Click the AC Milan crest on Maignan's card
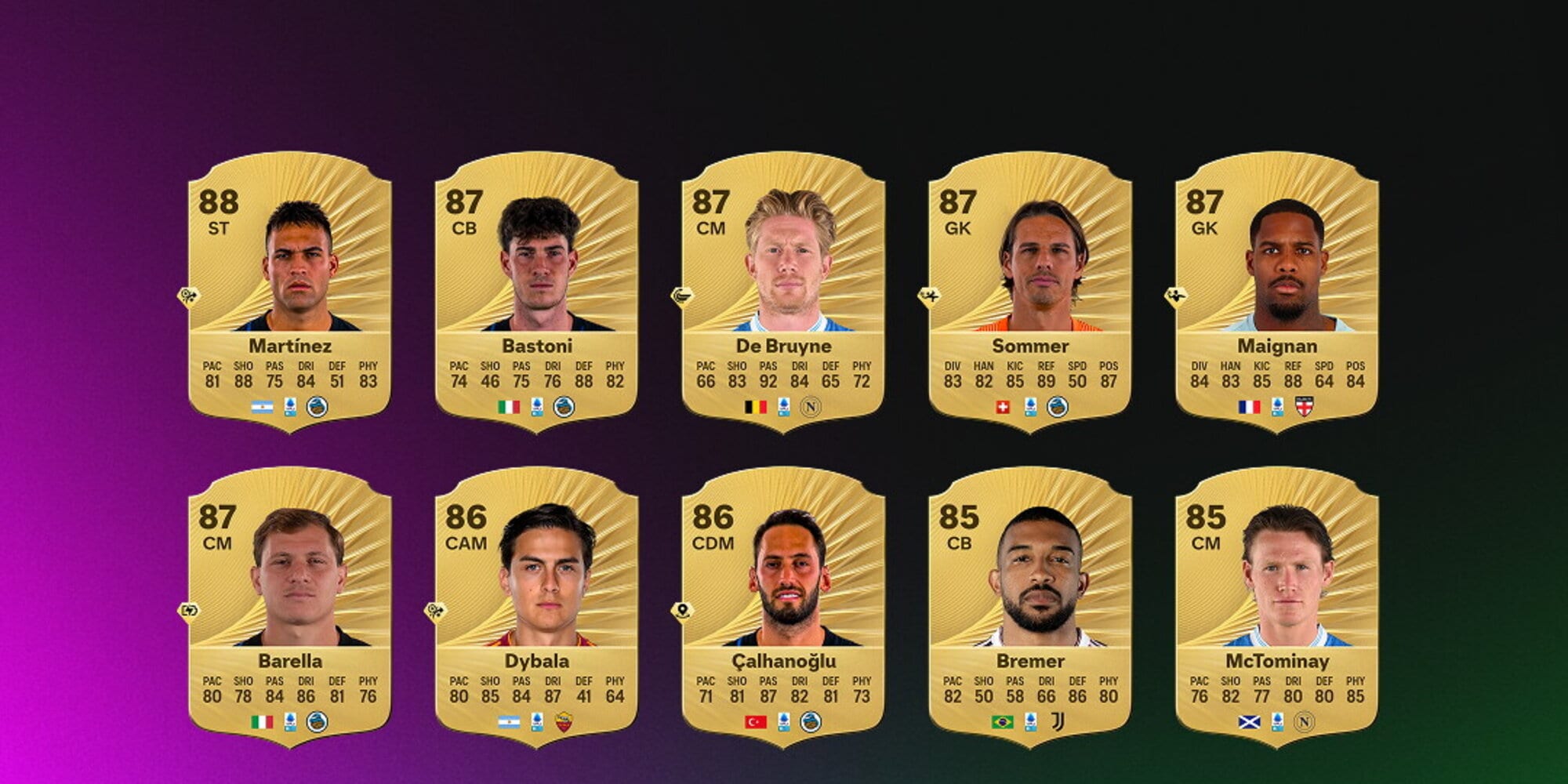Viewport: 1568px width, 784px height. (1305, 406)
